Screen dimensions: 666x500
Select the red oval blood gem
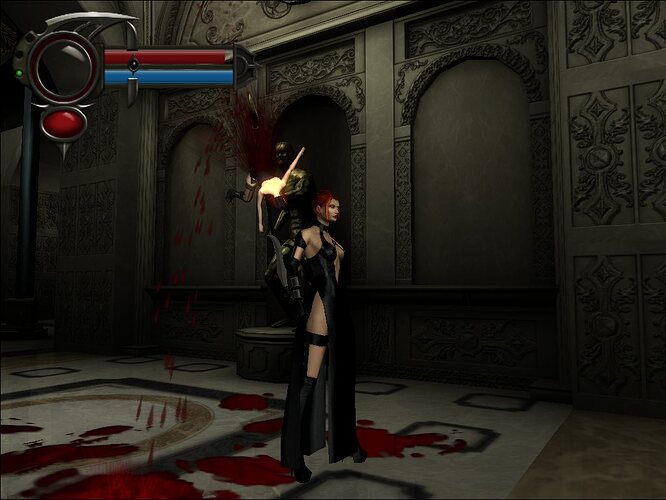[64, 123]
